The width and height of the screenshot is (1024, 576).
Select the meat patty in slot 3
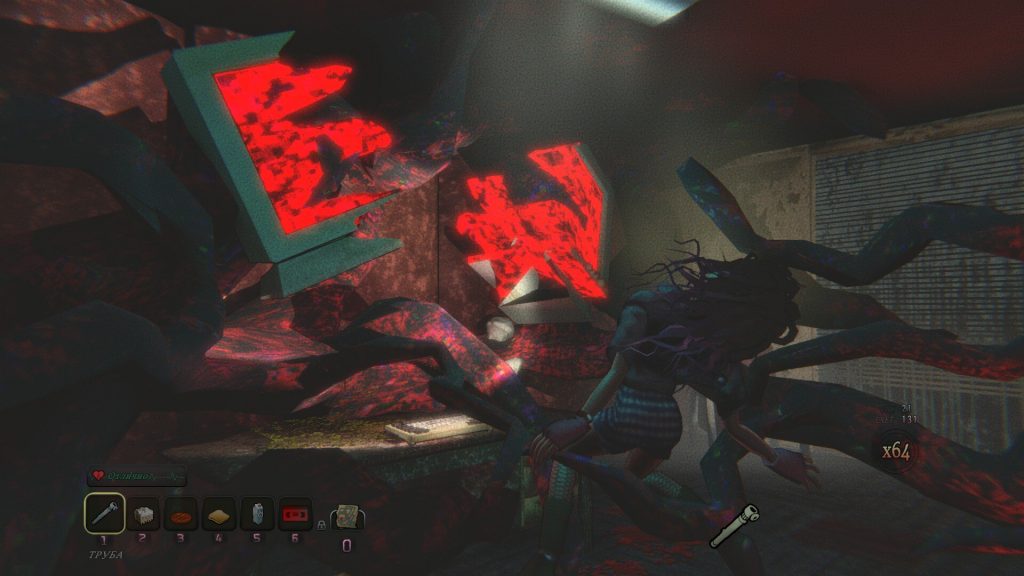[x=181, y=514]
